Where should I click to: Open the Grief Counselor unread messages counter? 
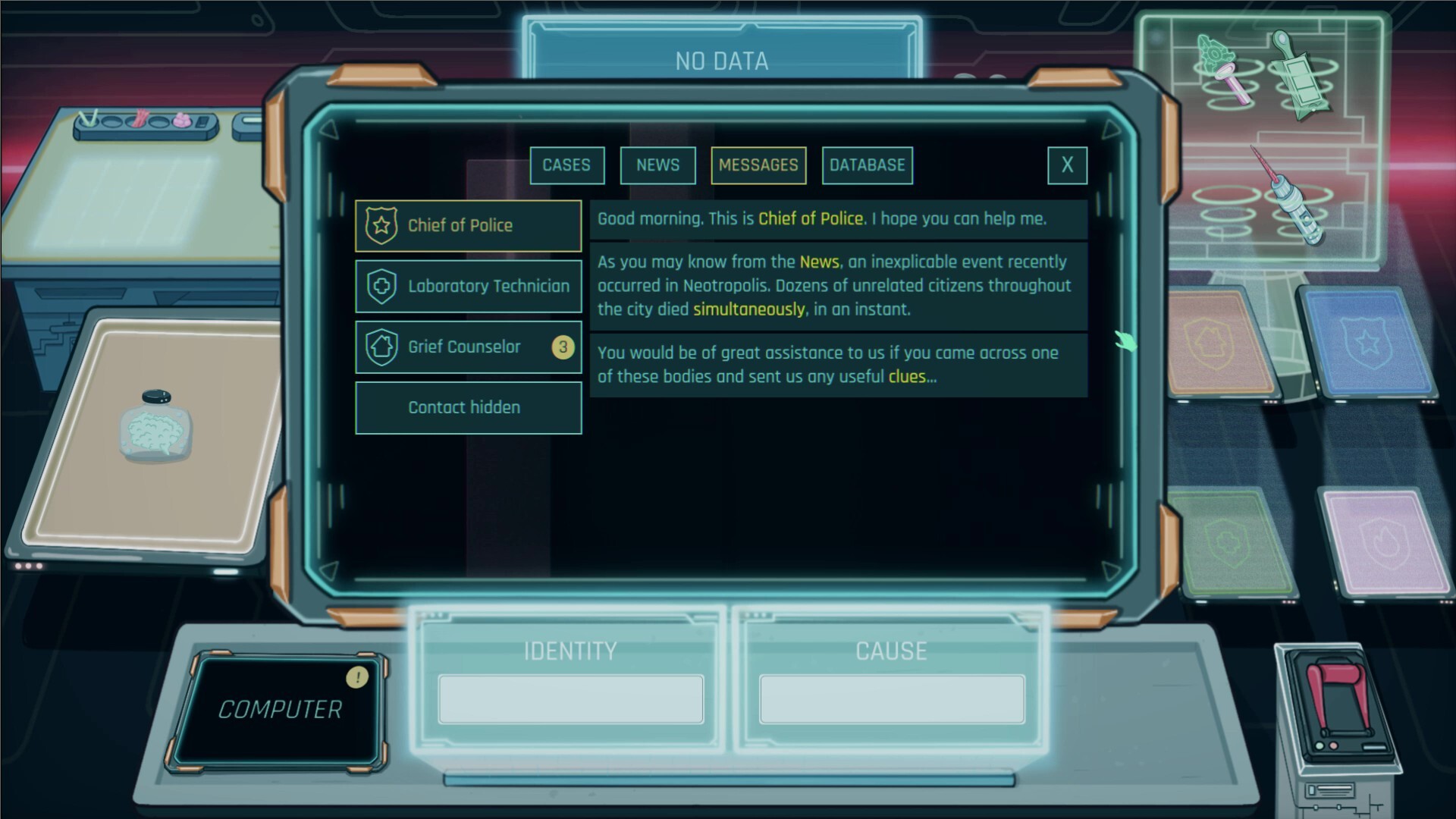pos(563,346)
